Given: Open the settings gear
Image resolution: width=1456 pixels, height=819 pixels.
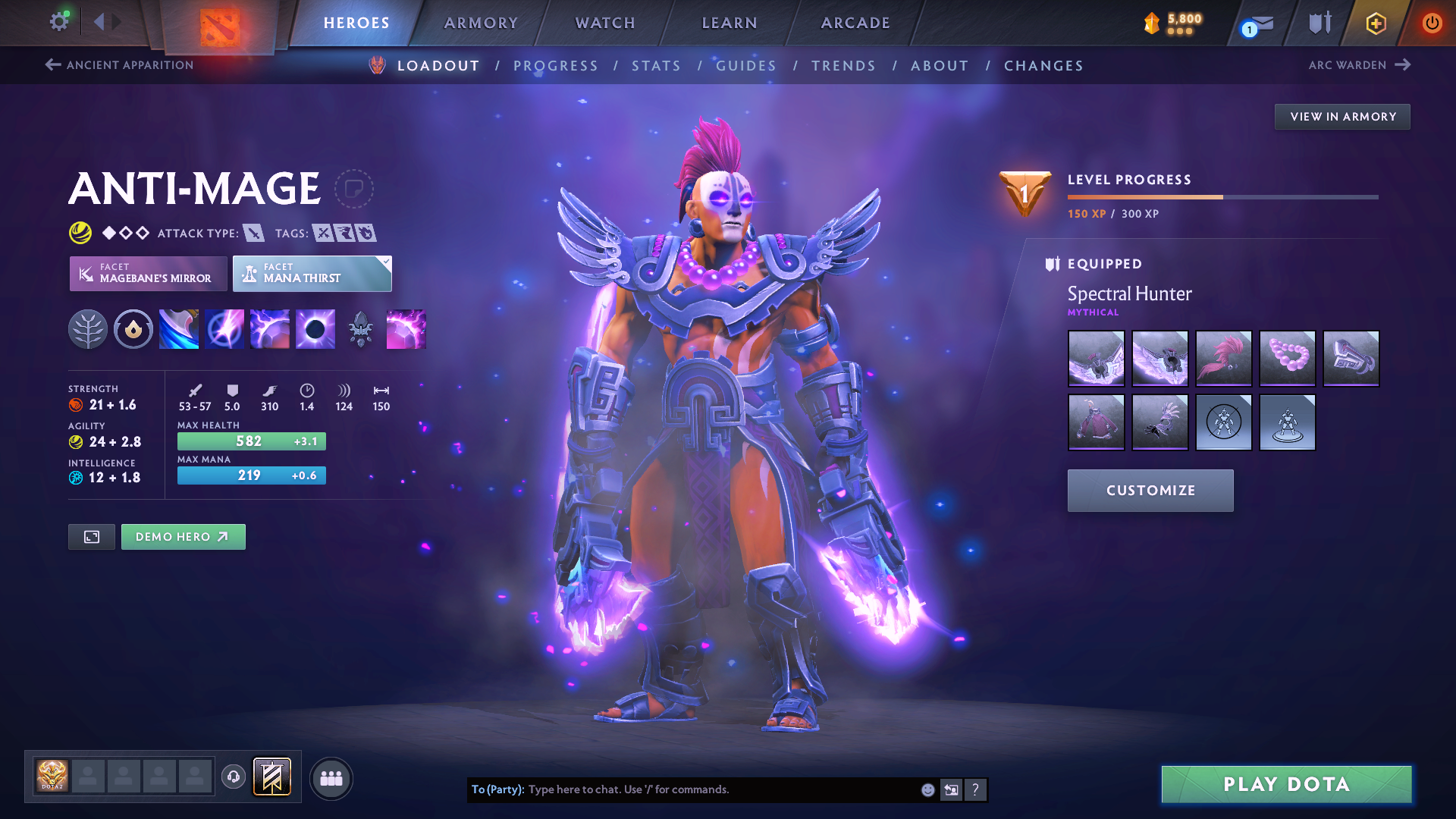Looking at the screenshot, I should pos(59,22).
